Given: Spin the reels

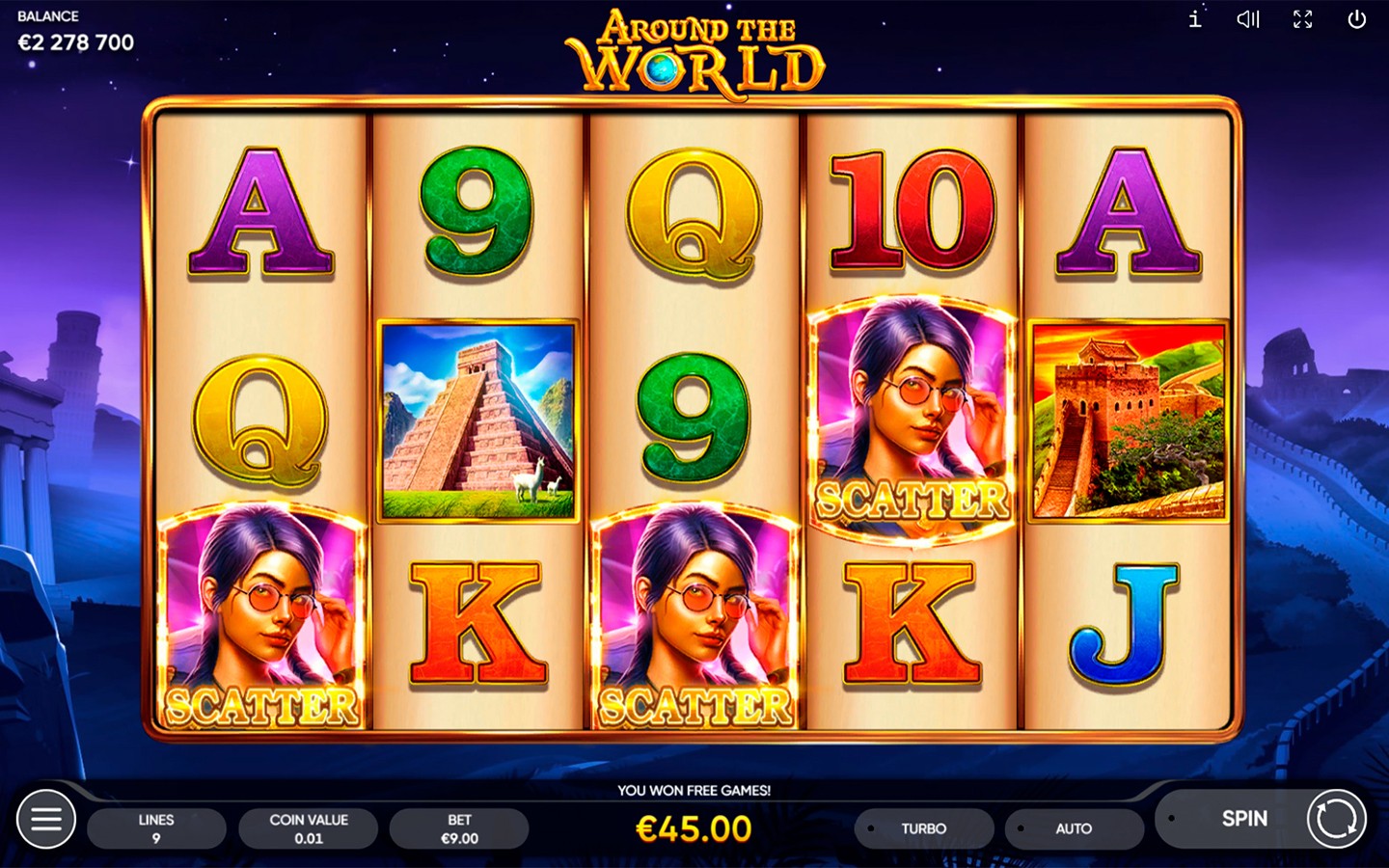Looking at the screenshot, I should pos(1336,819).
